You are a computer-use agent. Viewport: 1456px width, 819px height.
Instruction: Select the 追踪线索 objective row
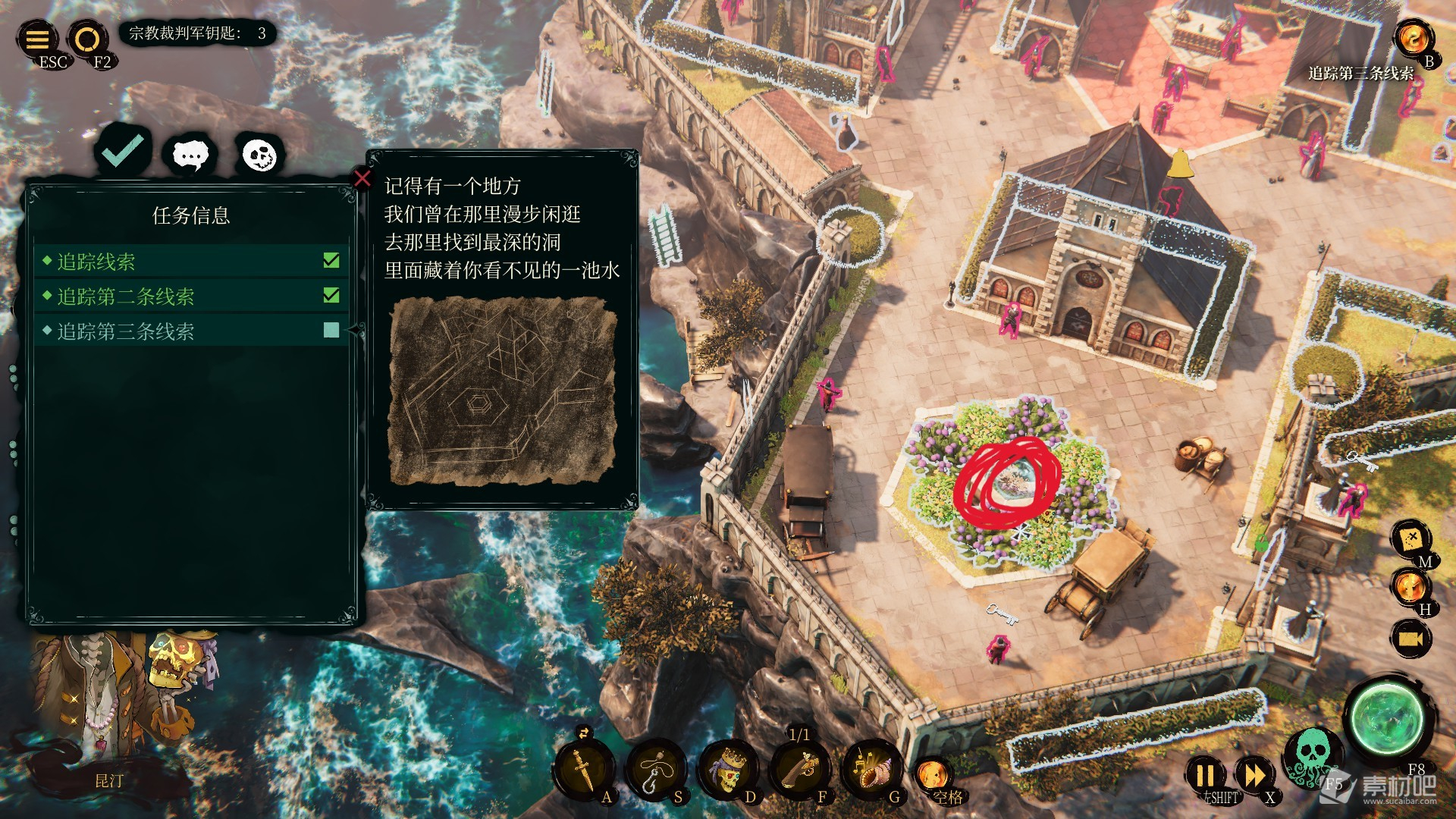pos(191,262)
